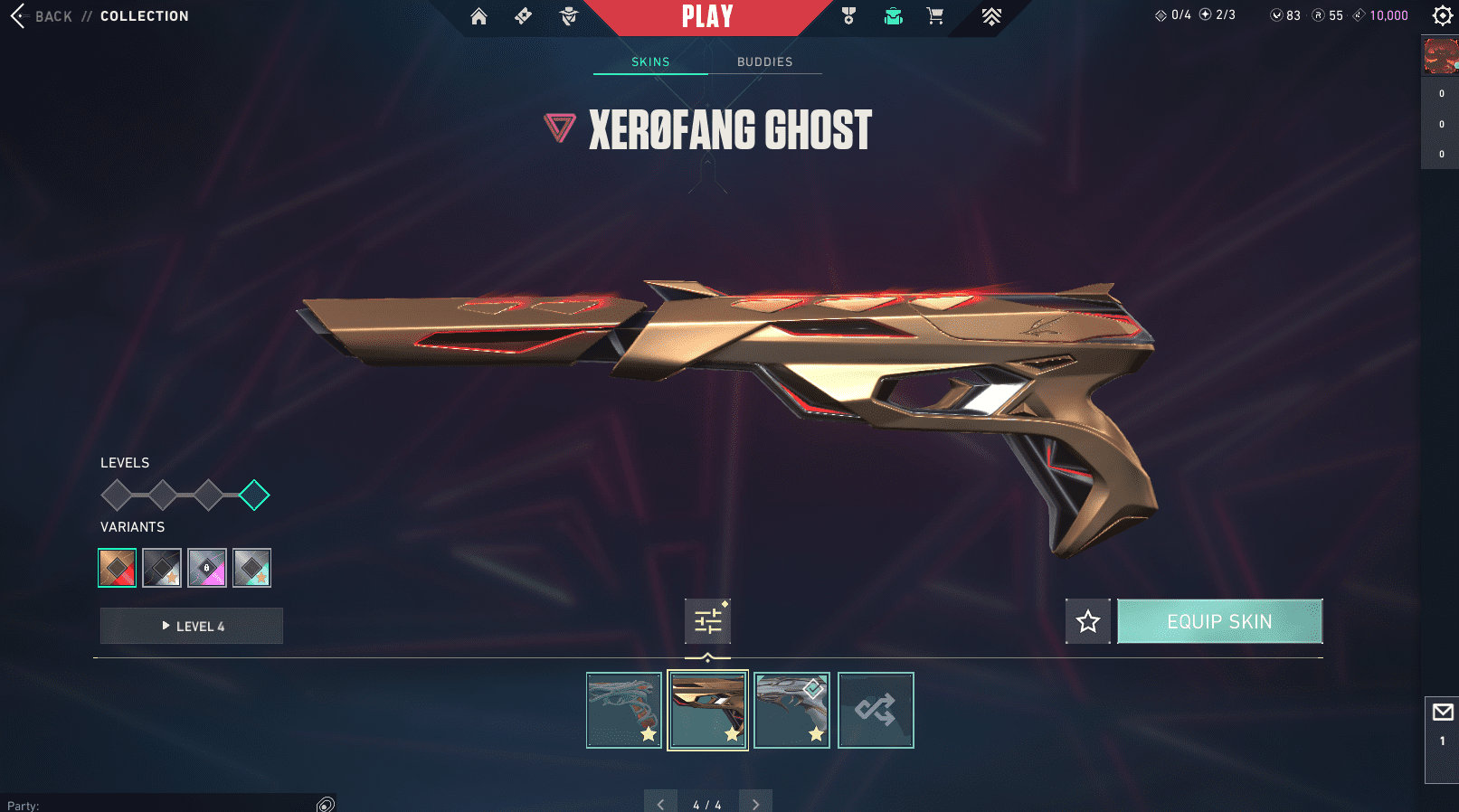Choose the locked pink variant swatch
The image size is (1459, 812).
[x=207, y=568]
